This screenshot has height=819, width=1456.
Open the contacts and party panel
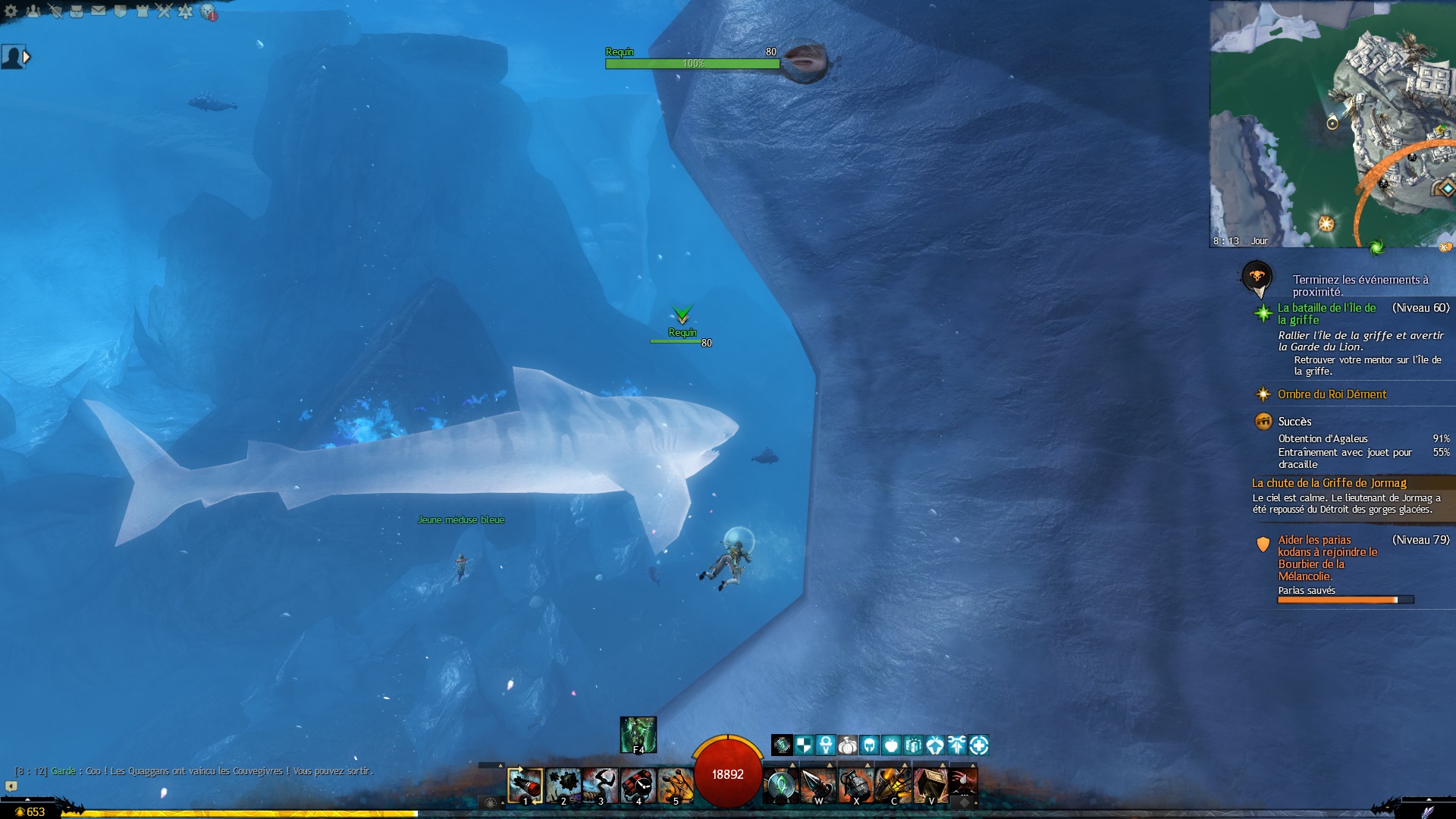click(x=33, y=11)
